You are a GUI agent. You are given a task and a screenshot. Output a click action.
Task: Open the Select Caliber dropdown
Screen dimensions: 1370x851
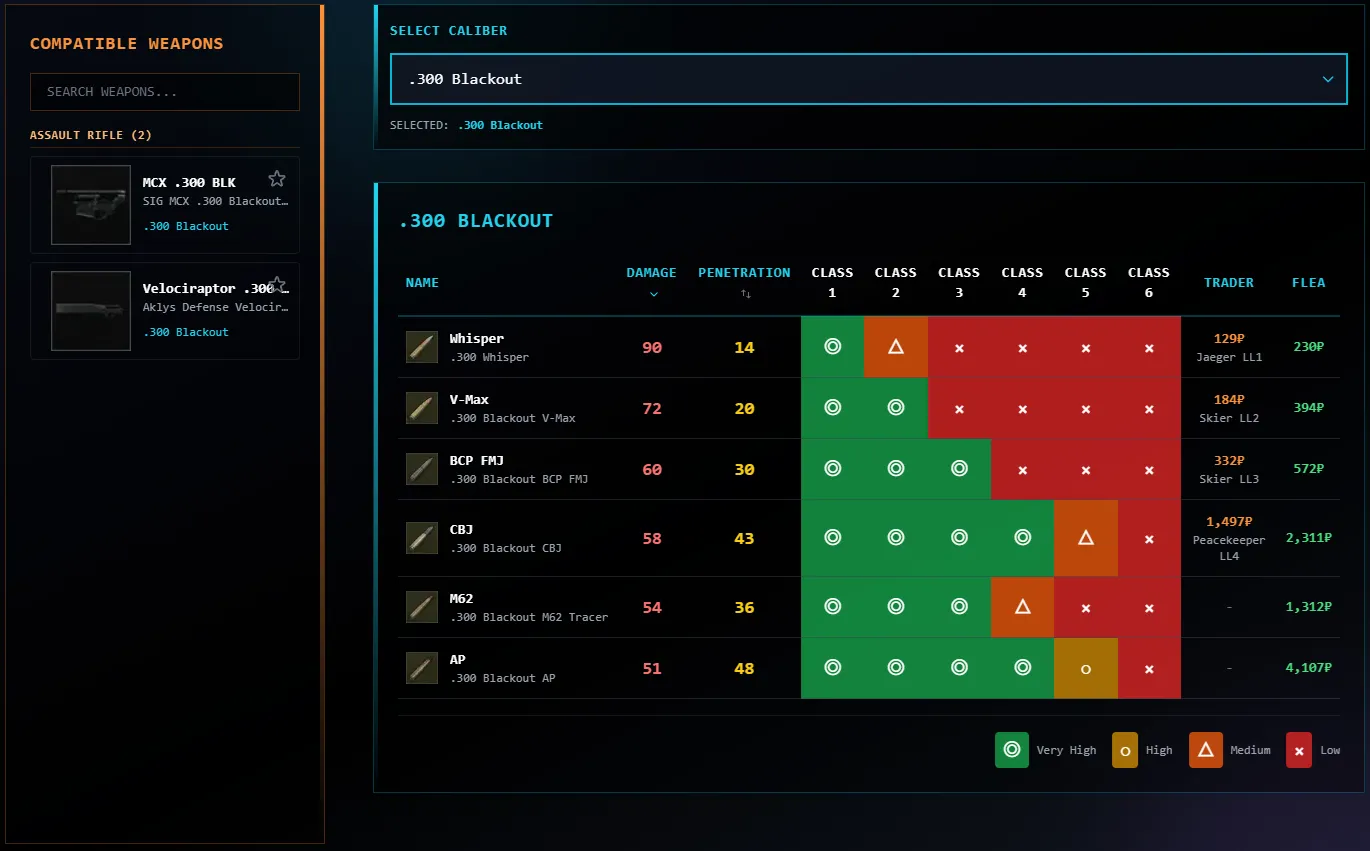(868, 79)
